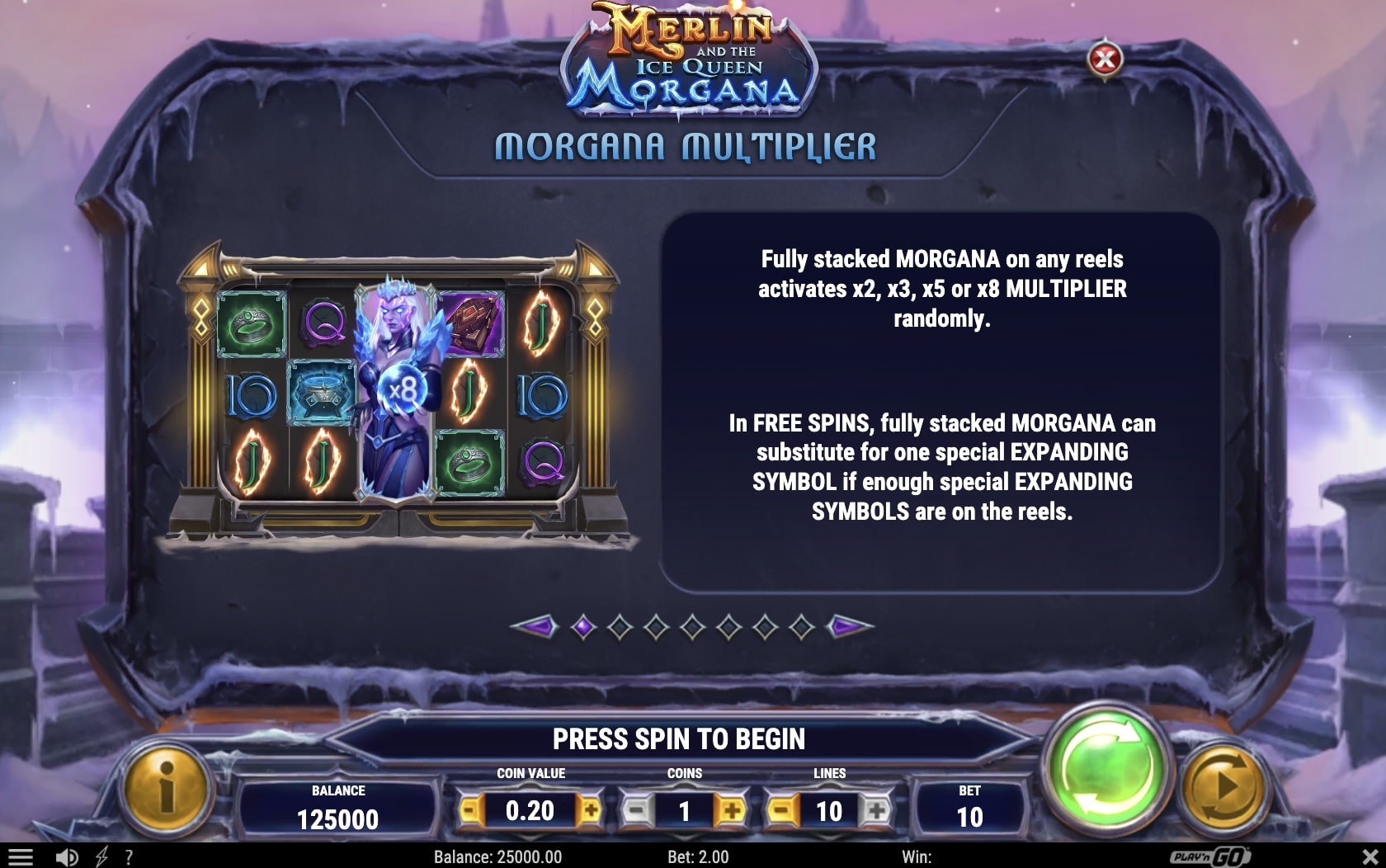The width and height of the screenshot is (1386, 868).
Task: Reduce the number of lines
Action: coord(781,811)
